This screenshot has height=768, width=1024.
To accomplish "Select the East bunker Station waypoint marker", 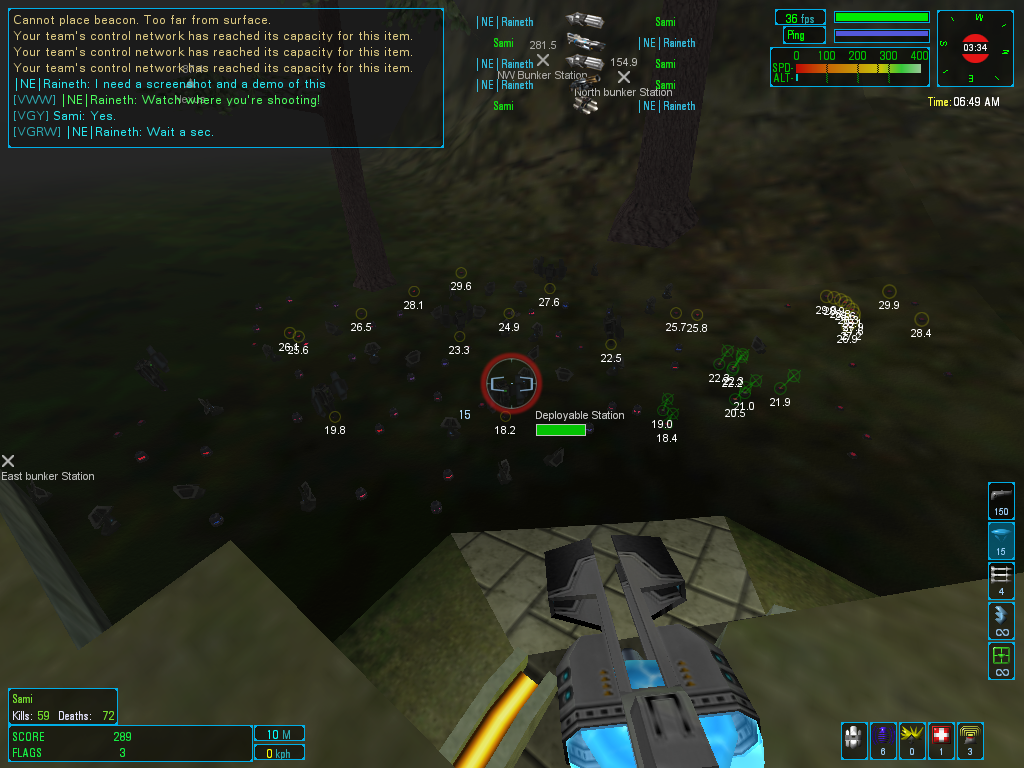I will point(8,461).
